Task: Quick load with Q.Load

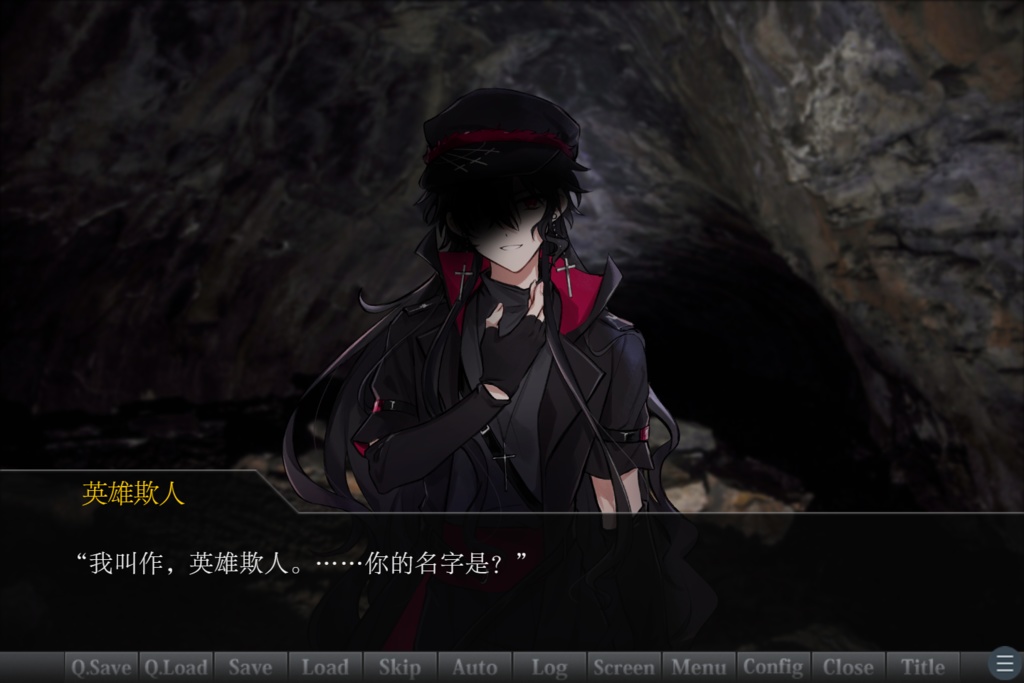Action: click(x=176, y=667)
